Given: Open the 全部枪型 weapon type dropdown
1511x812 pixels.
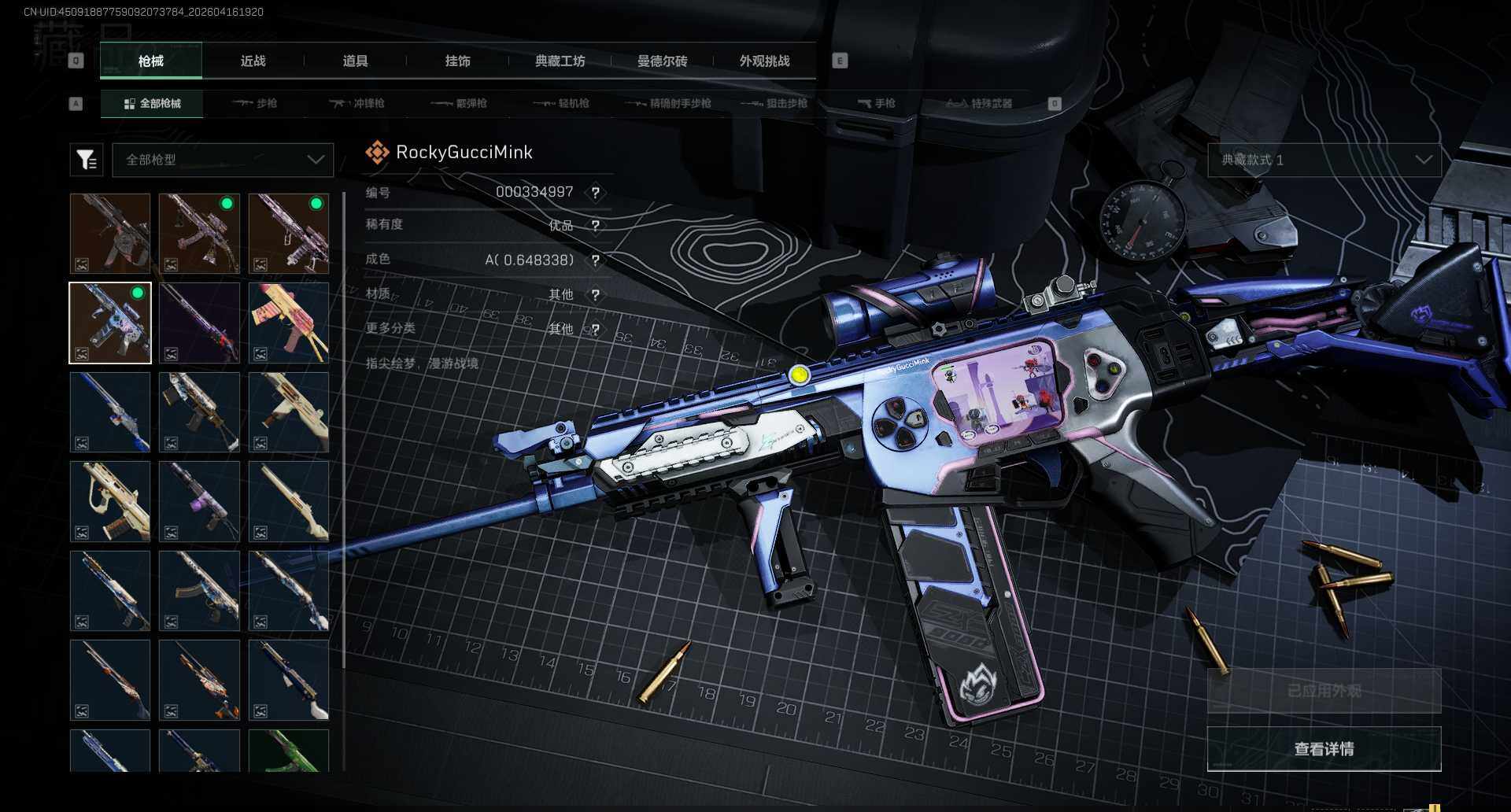Looking at the screenshot, I should coord(223,160).
